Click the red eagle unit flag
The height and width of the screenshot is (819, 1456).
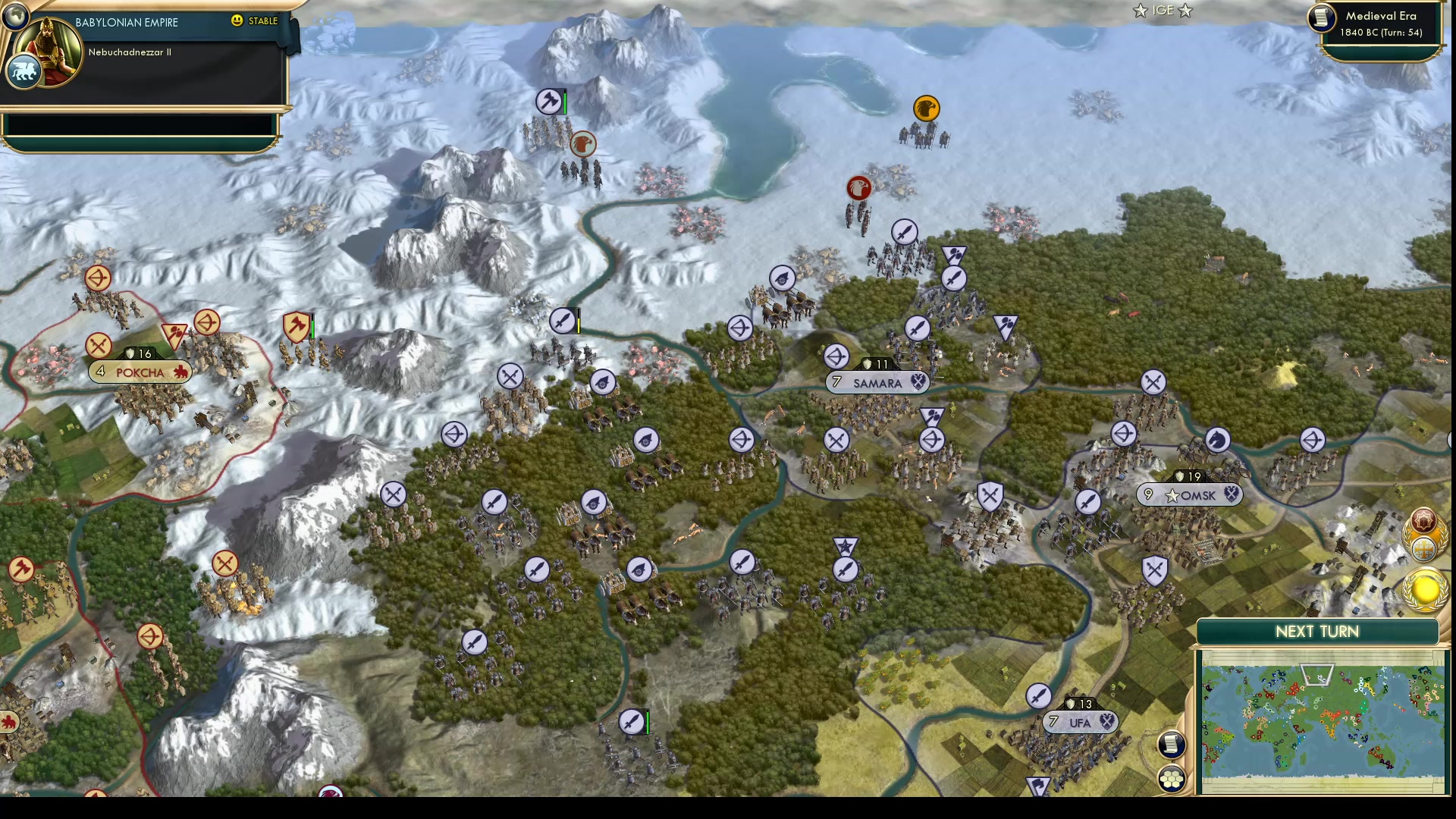pos(858,187)
